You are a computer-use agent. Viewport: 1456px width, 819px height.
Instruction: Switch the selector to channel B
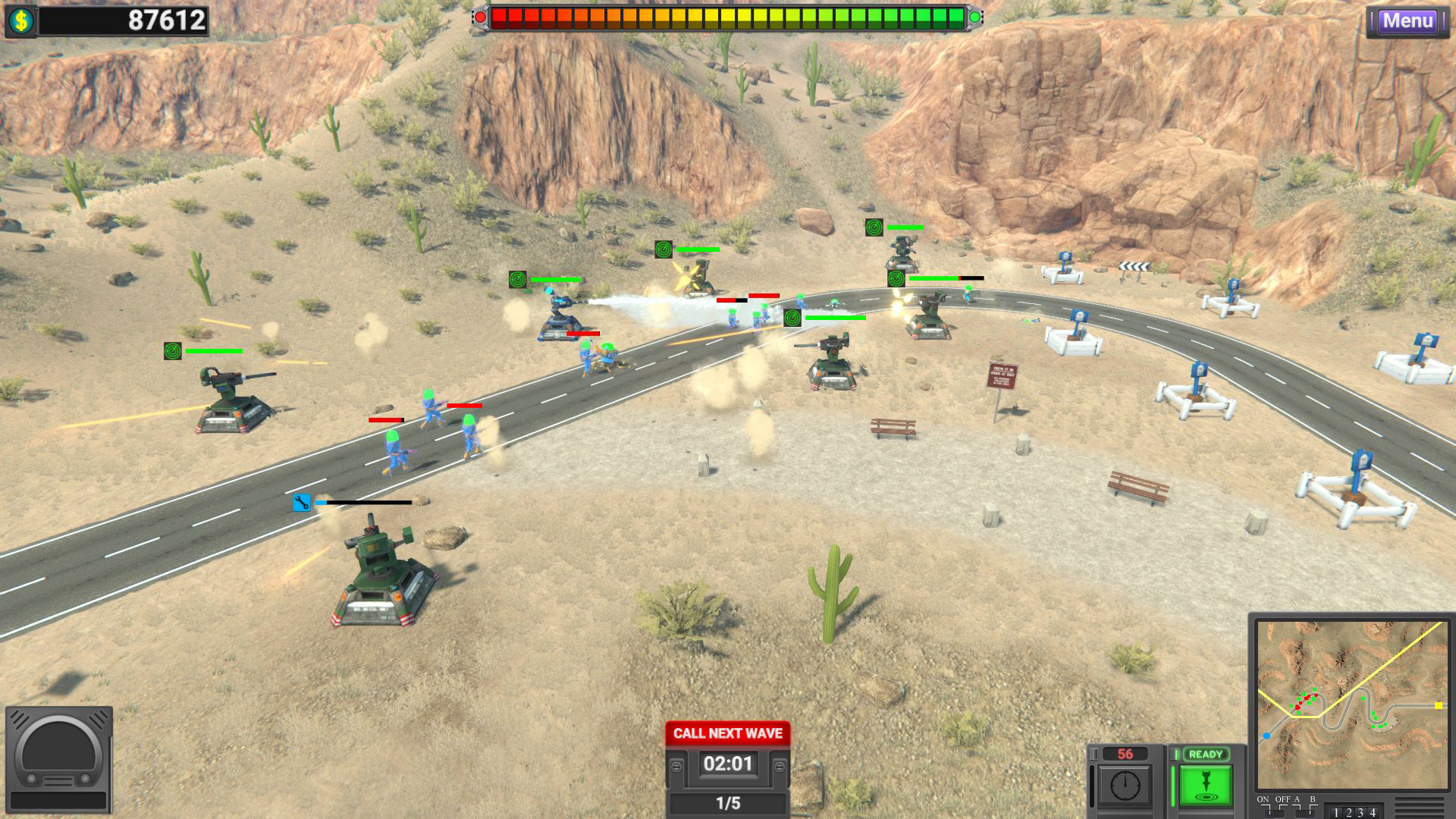[x=1311, y=813]
